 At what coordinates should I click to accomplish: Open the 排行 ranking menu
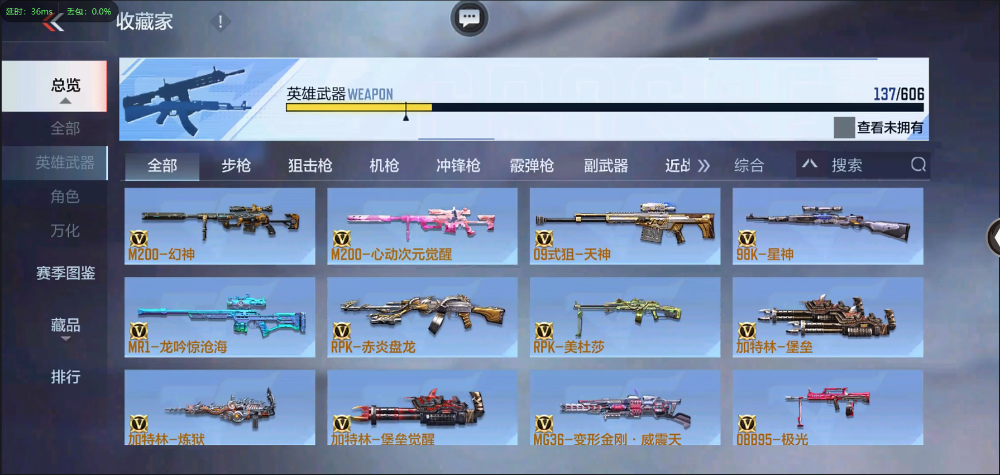coord(66,377)
